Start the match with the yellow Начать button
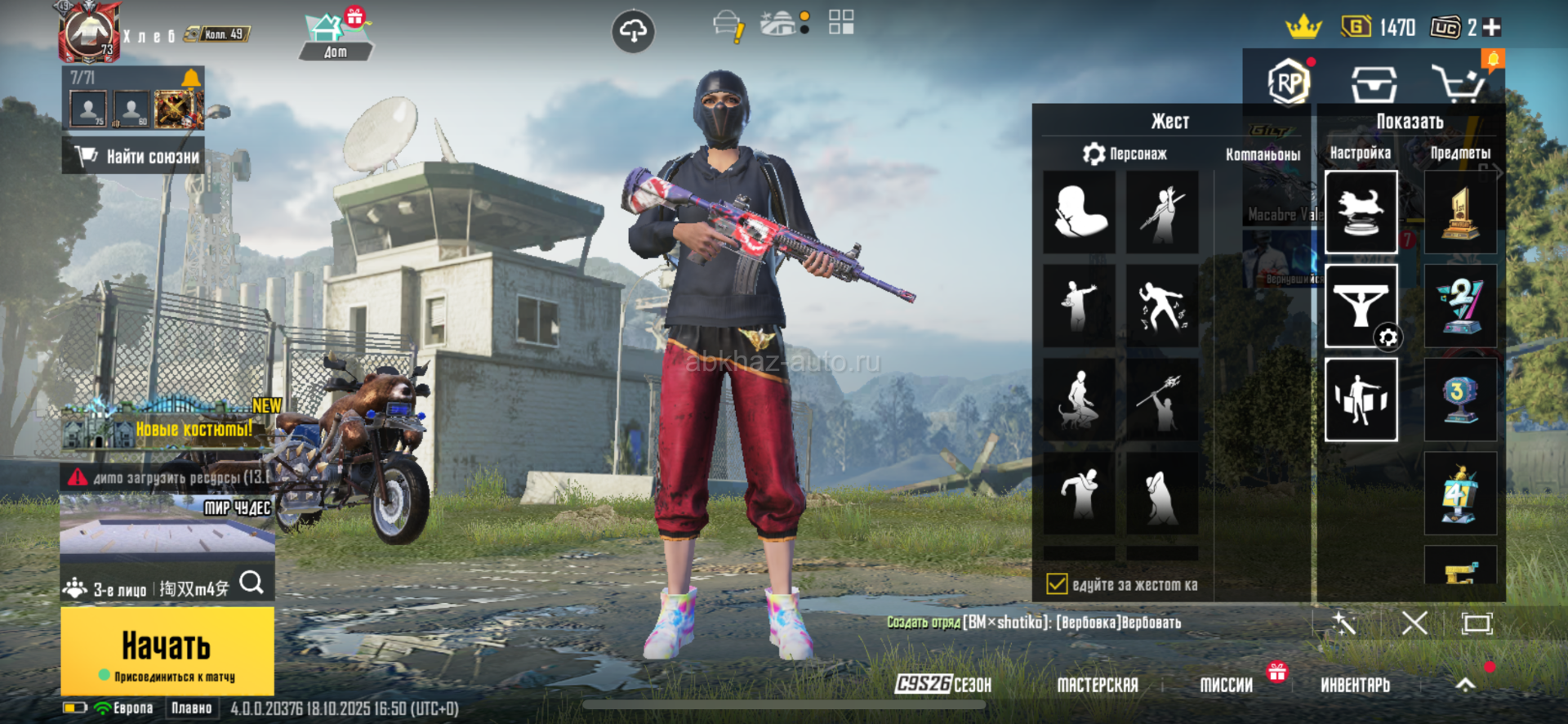 click(167, 650)
